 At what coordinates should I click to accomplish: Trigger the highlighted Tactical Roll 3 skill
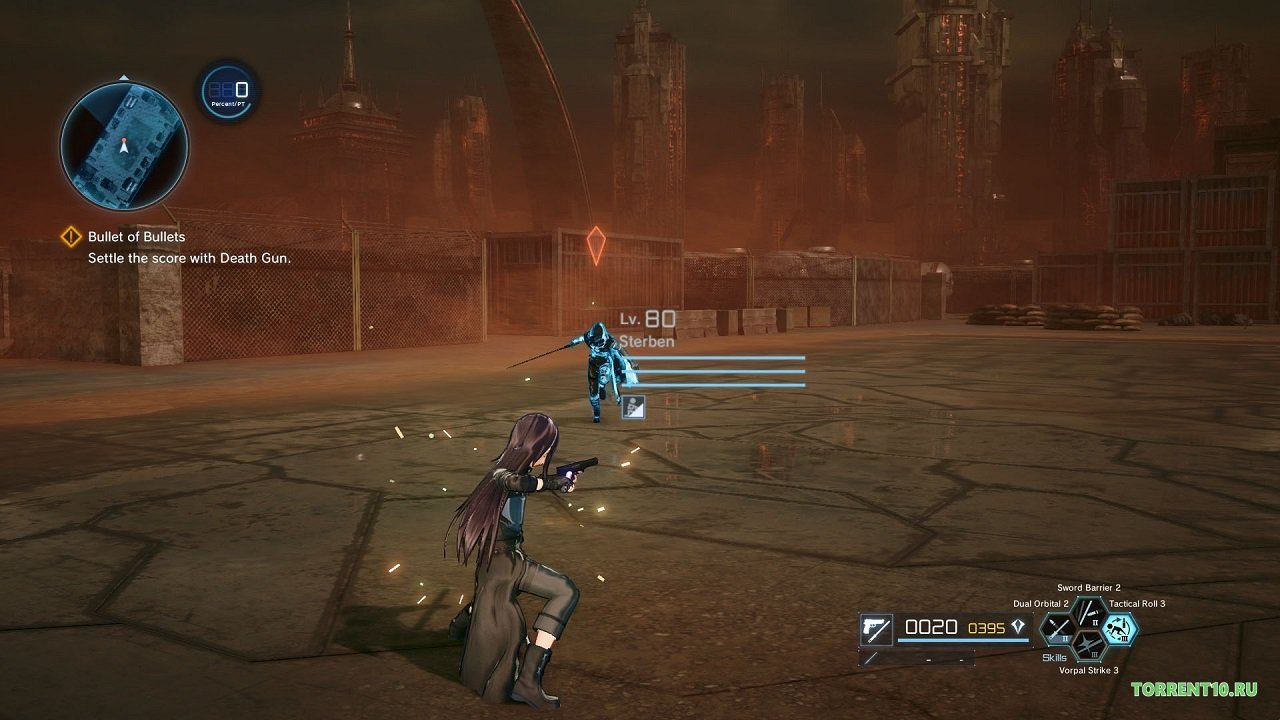pyautogui.click(x=1120, y=628)
